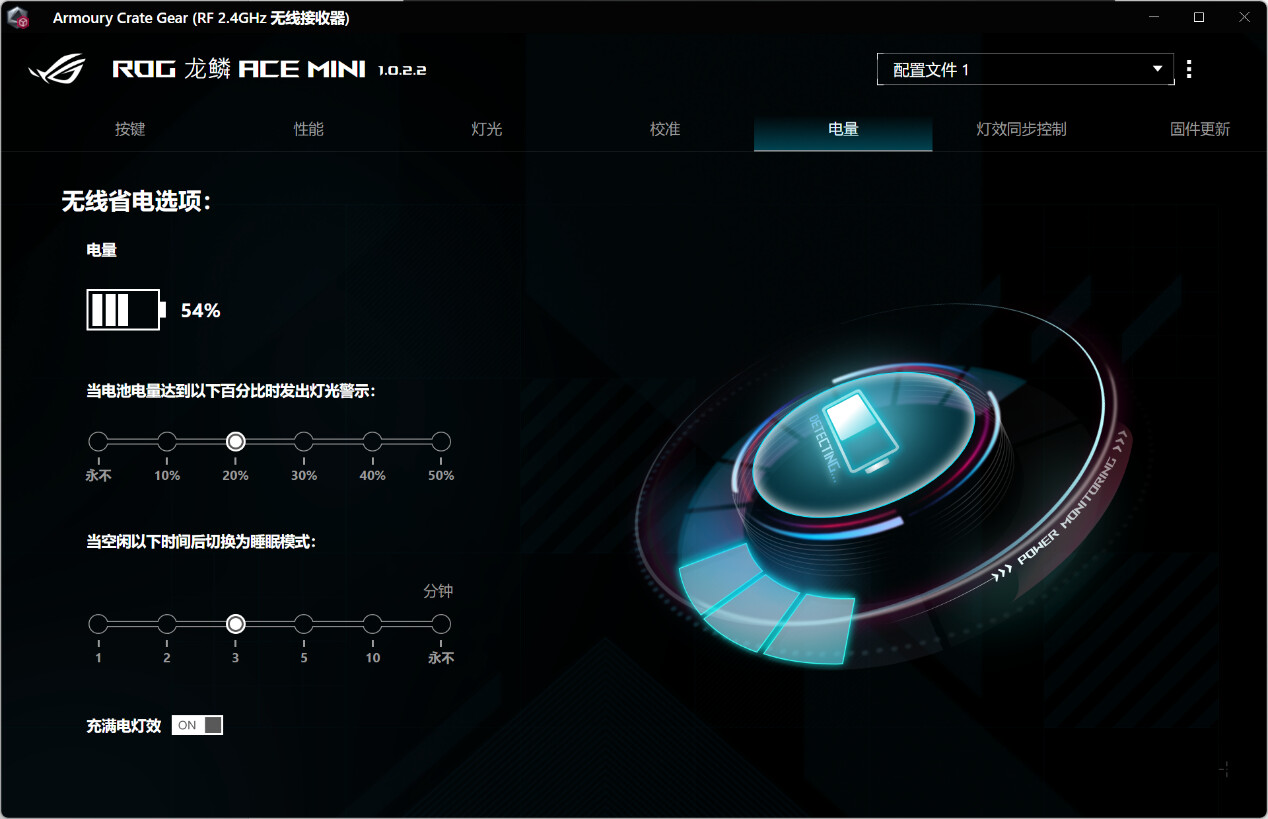Toggle the 充满电灯效 ON switch
Screen dimensions: 1268x819
(x=197, y=725)
